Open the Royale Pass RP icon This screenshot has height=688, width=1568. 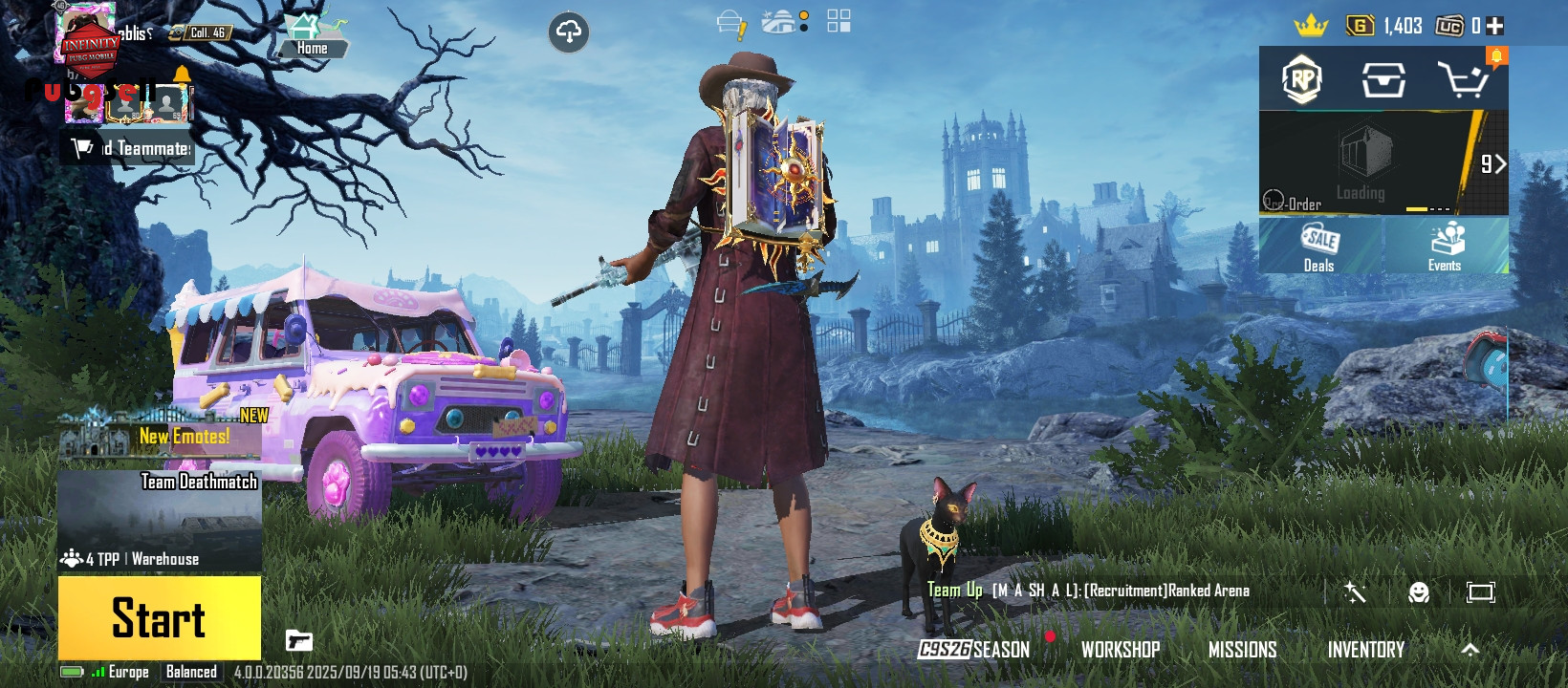point(1301,80)
